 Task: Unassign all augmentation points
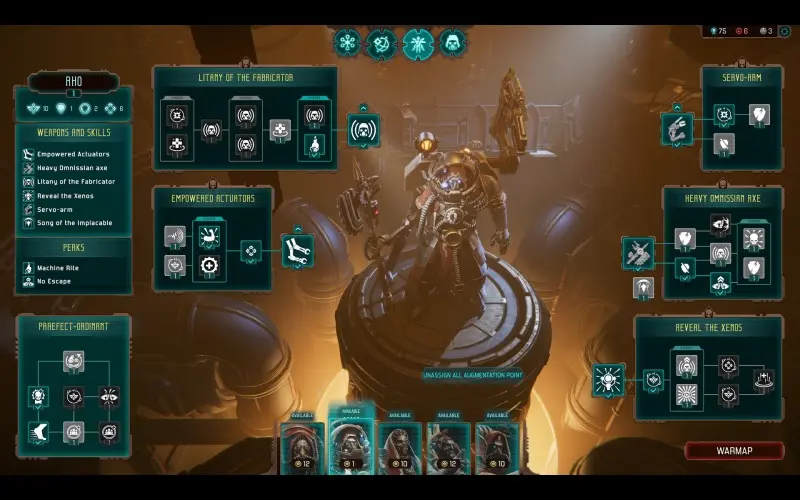pyautogui.click(x=473, y=376)
